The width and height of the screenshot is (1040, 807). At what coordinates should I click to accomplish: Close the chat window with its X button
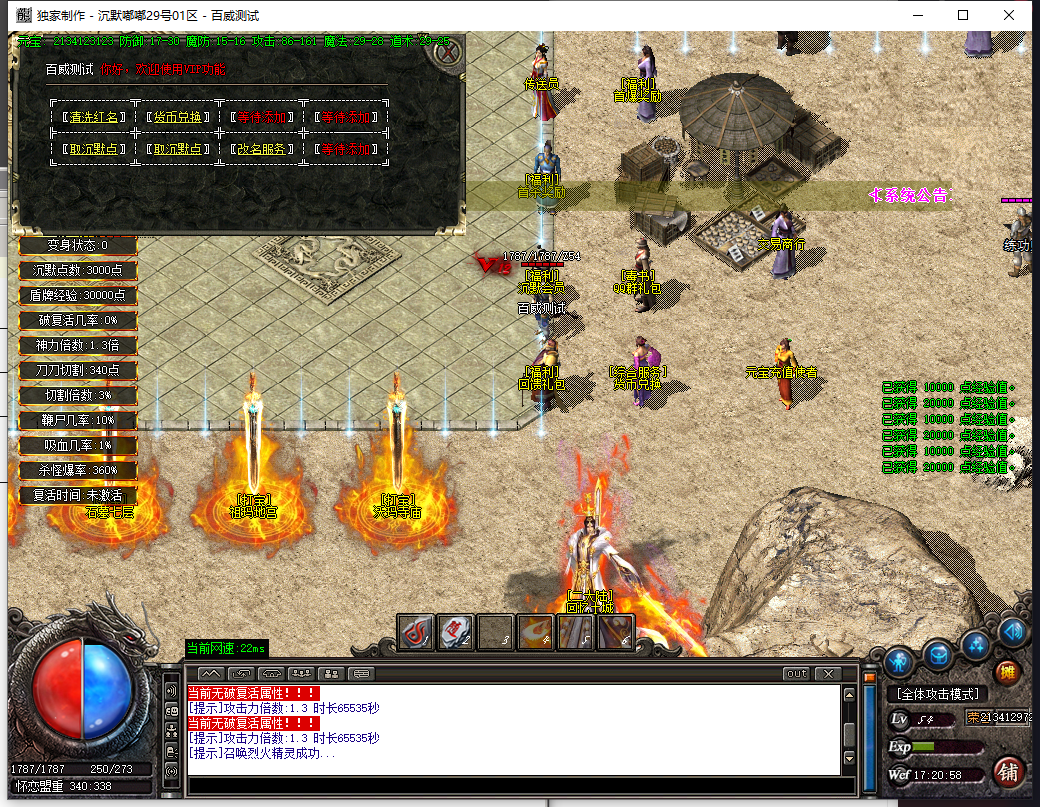click(827, 673)
